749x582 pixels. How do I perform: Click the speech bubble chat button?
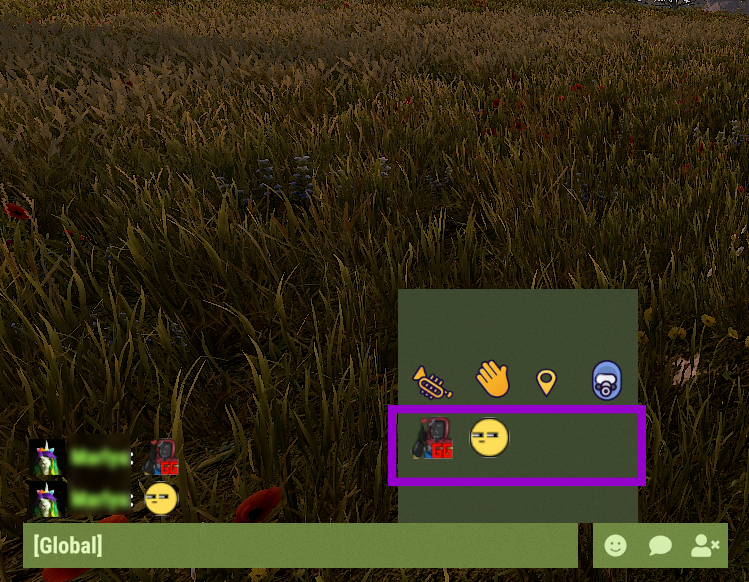(660, 546)
